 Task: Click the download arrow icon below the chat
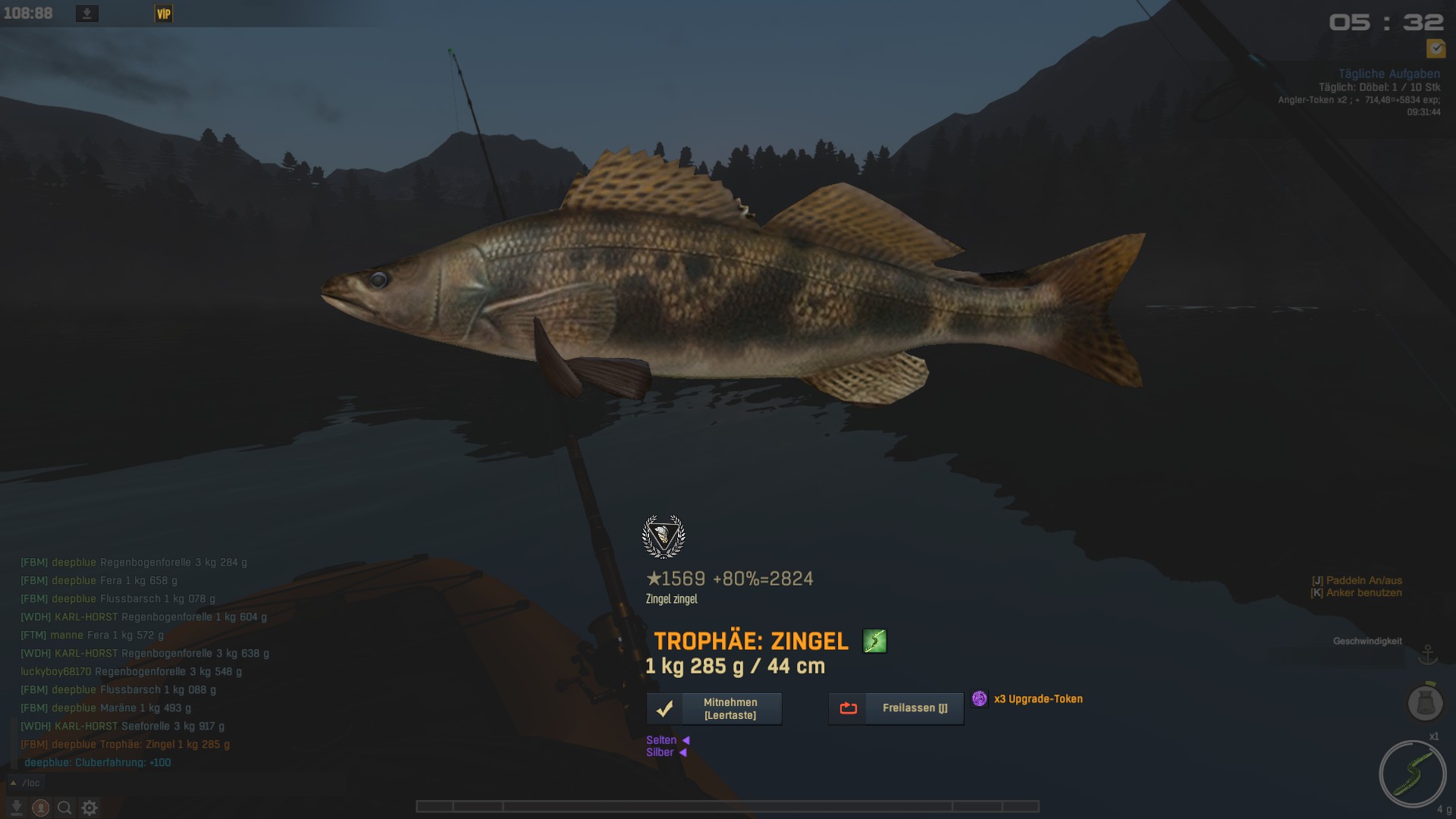pyautogui.click(x=17, y=808)
